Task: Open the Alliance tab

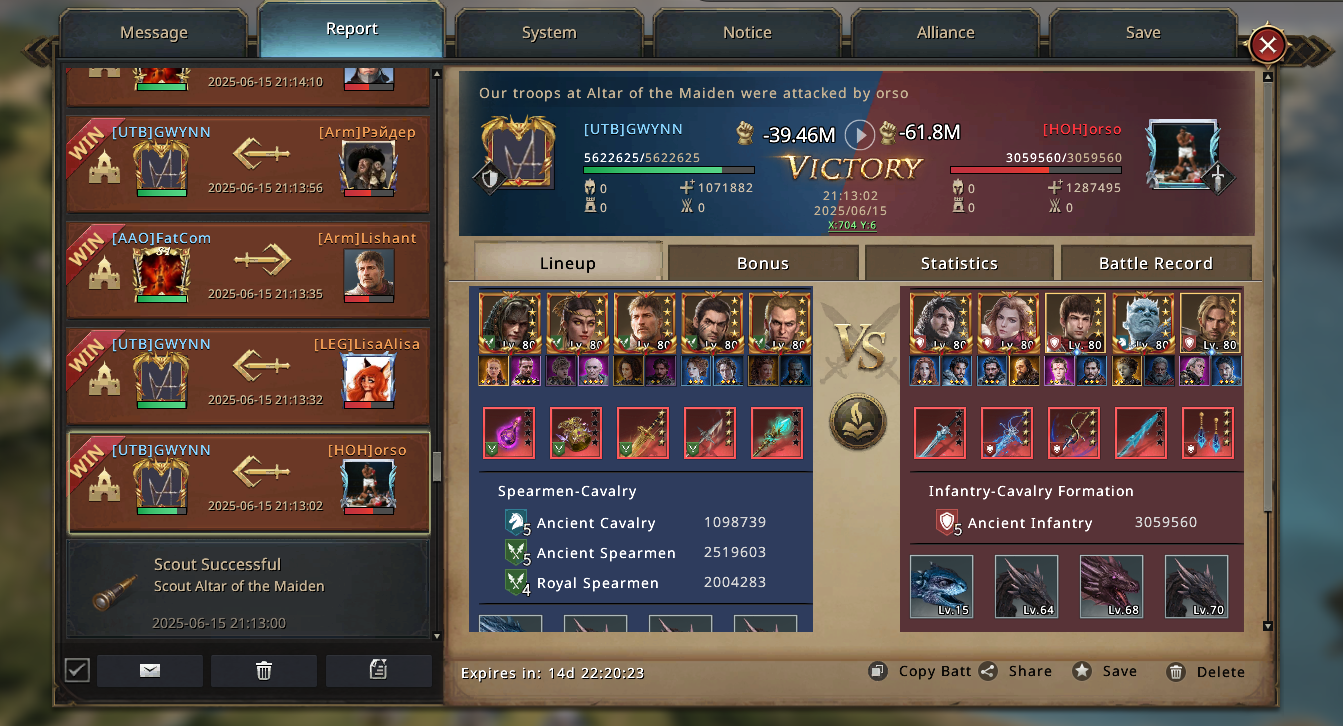Action: coord(945,33)
